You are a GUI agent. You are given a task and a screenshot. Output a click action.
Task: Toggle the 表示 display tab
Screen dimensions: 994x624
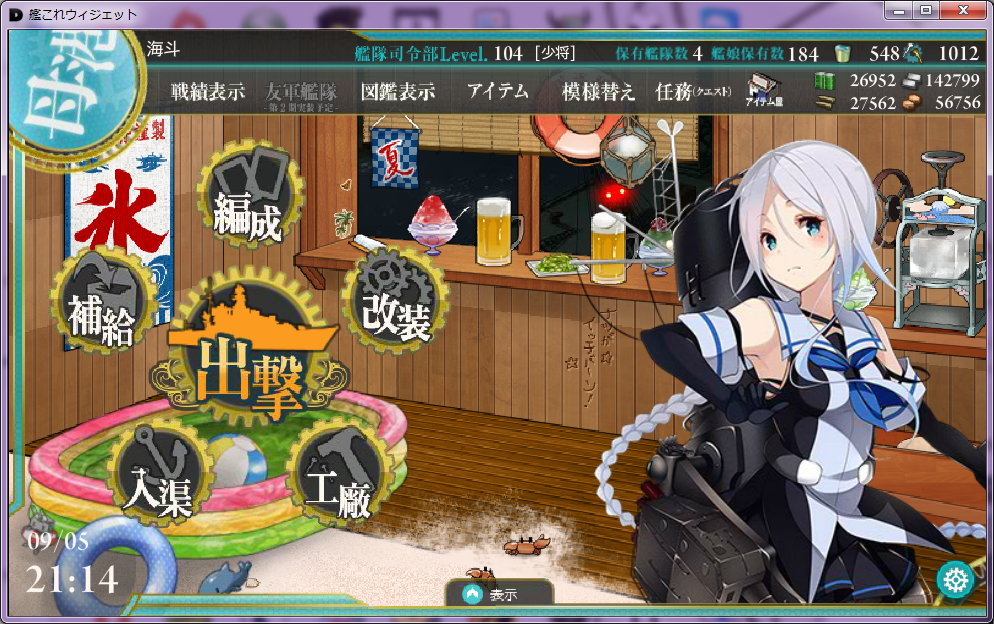[x=497, y=594]
